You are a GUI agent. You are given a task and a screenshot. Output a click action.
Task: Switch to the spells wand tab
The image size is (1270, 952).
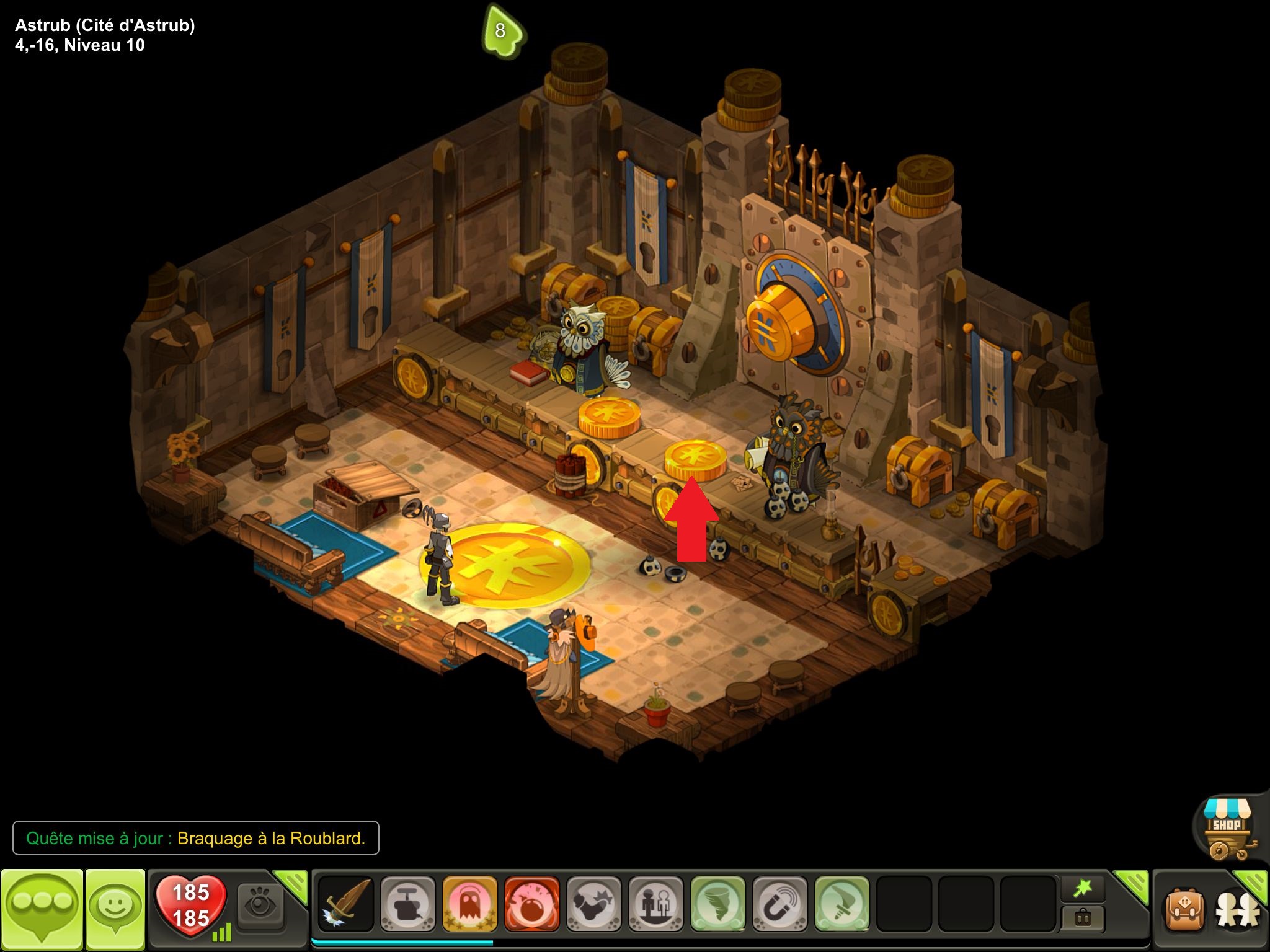tap(1082, 889)
